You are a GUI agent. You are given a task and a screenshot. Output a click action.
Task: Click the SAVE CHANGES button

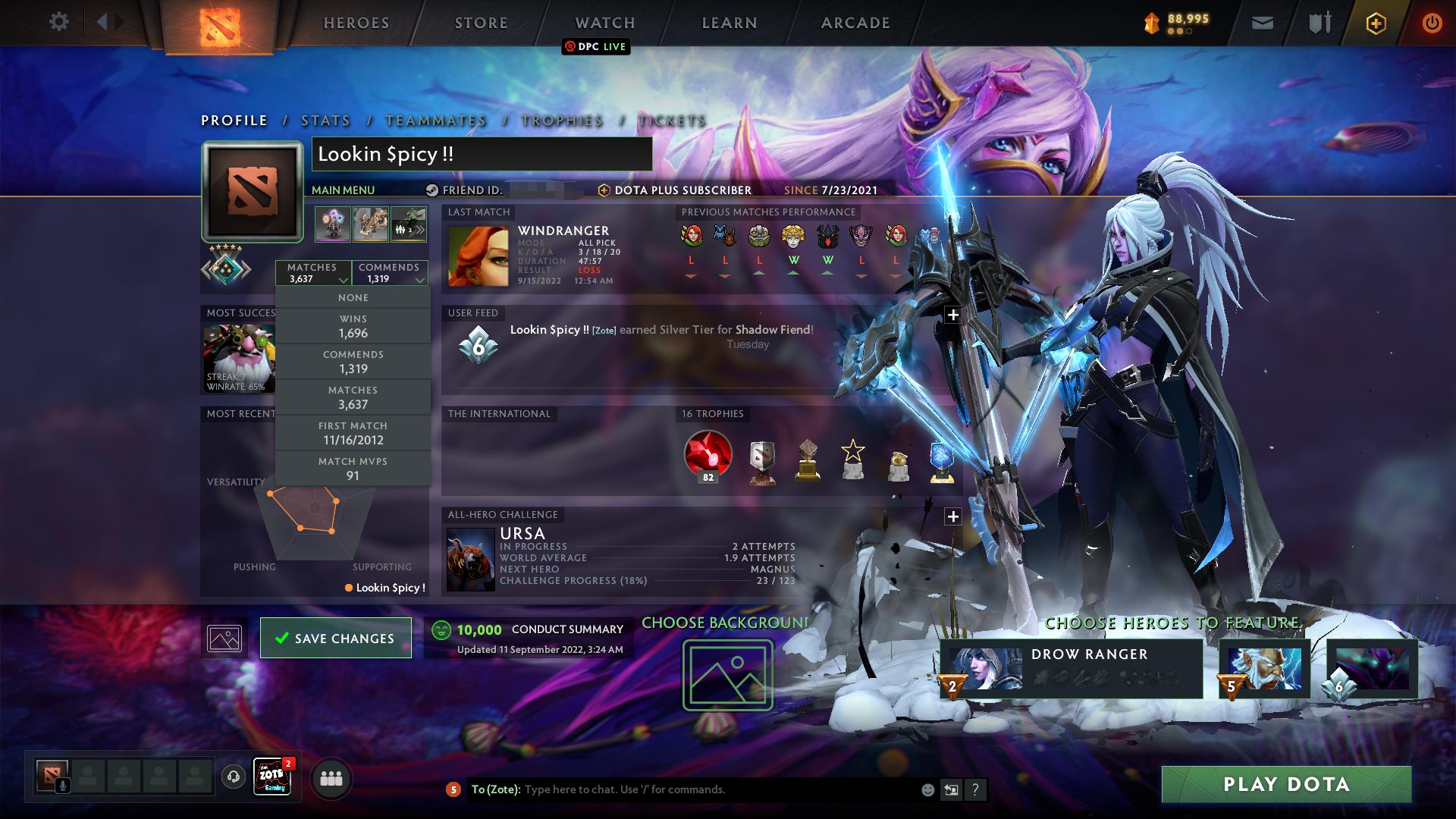[335, 638]
